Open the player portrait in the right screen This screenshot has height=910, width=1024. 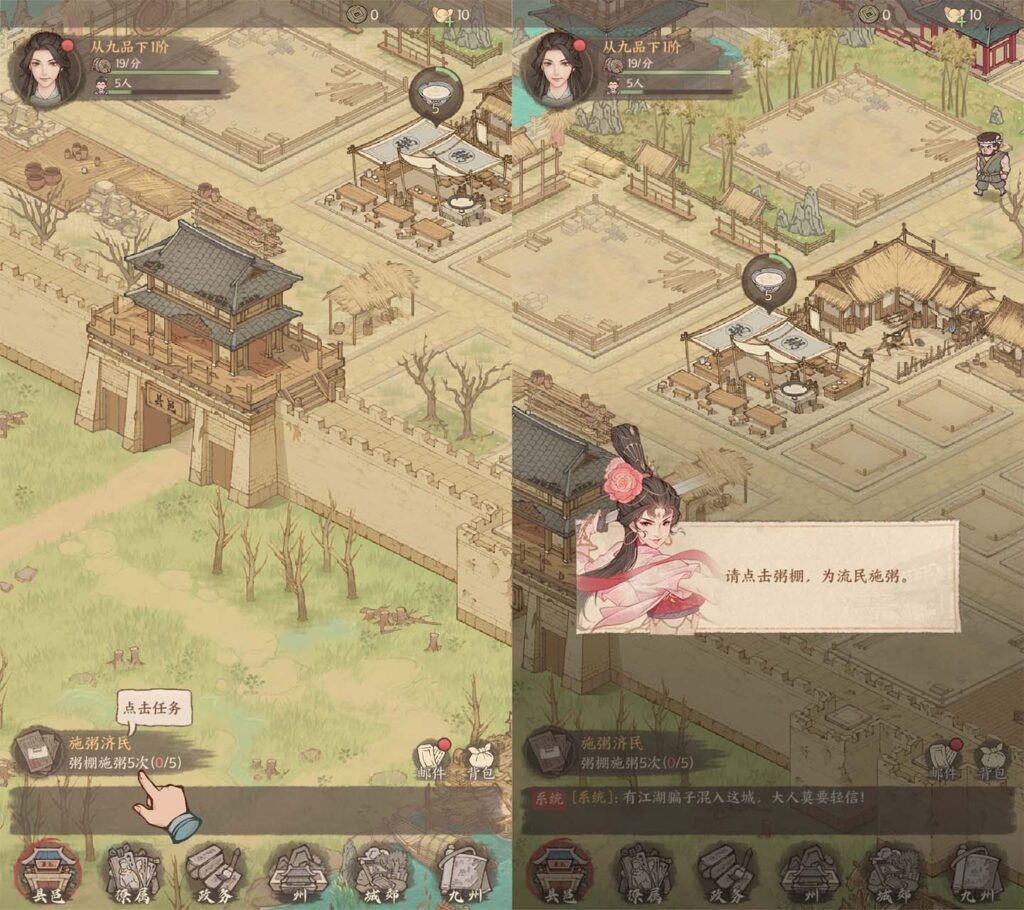(557, 68)
